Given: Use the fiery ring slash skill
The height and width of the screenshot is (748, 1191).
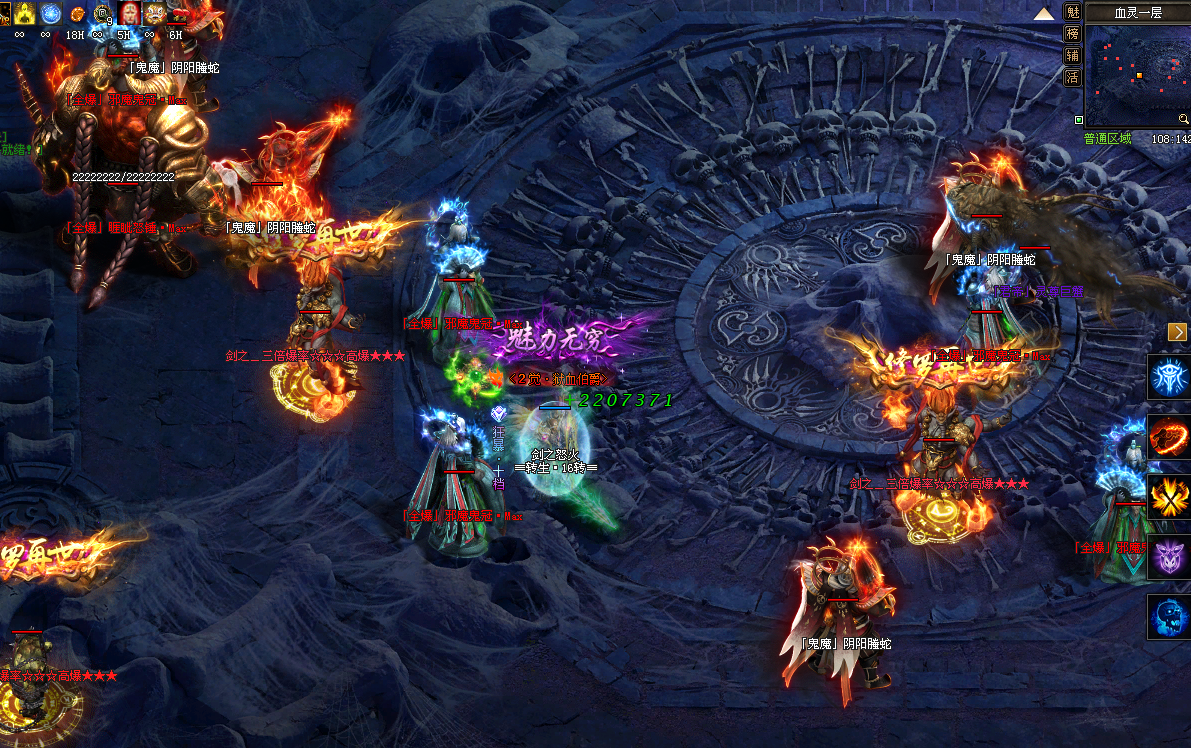Looking at the screenshot, I should pos(1168,437).
